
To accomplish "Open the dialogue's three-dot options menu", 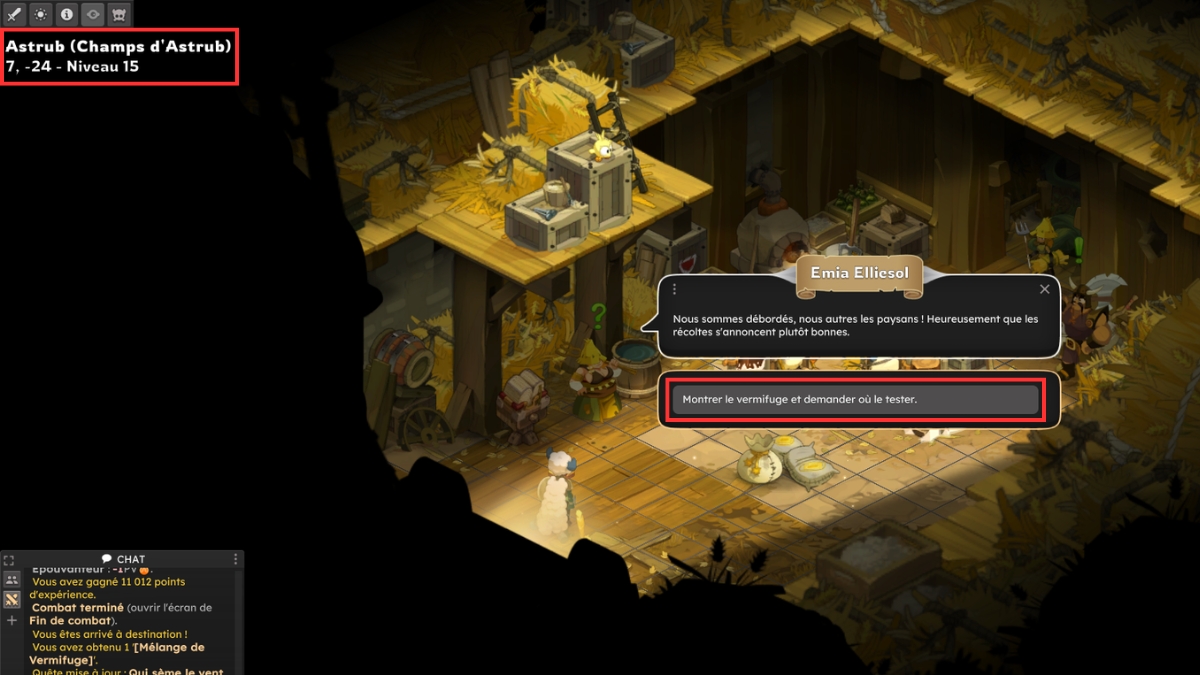I will point(675,289).
